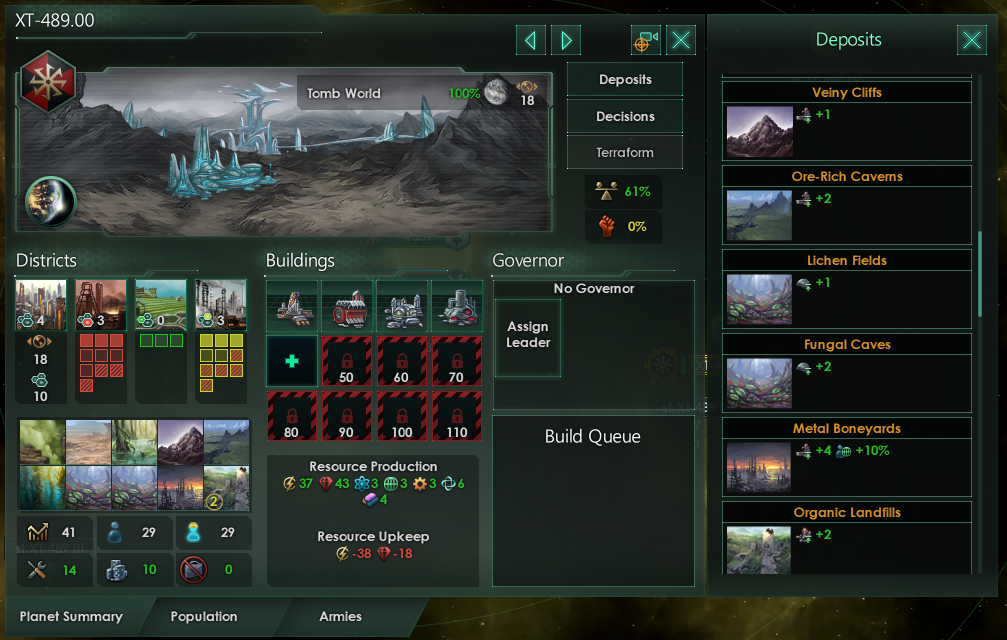Click the camera focus planet button
The height and width of the screenshot is (640, 1007).
(645, 40)
